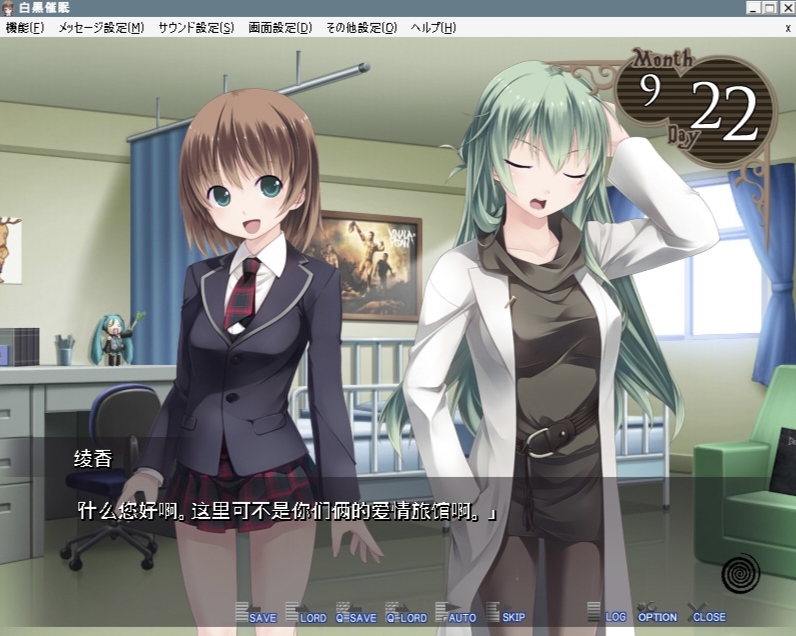
Task: Activate the SKIP button
Action: click(507, 616)
